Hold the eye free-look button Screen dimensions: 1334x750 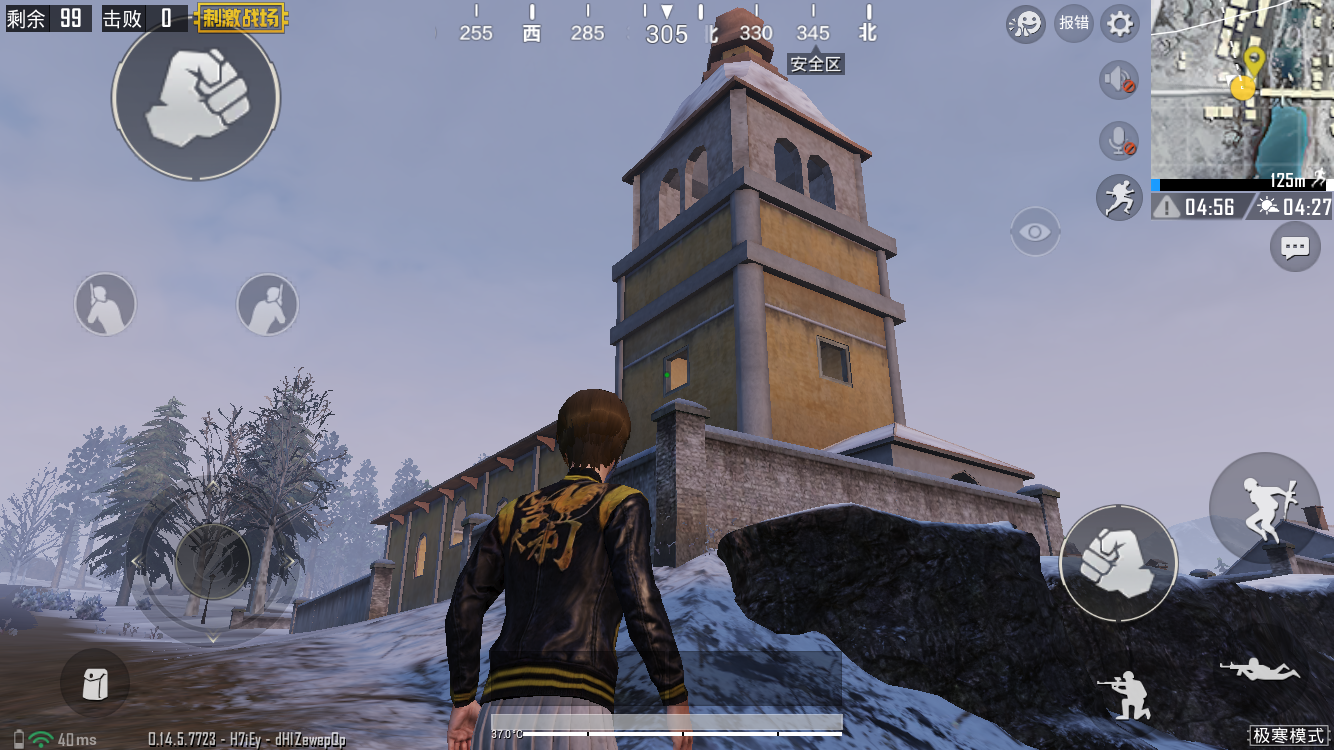point(1036,232)
